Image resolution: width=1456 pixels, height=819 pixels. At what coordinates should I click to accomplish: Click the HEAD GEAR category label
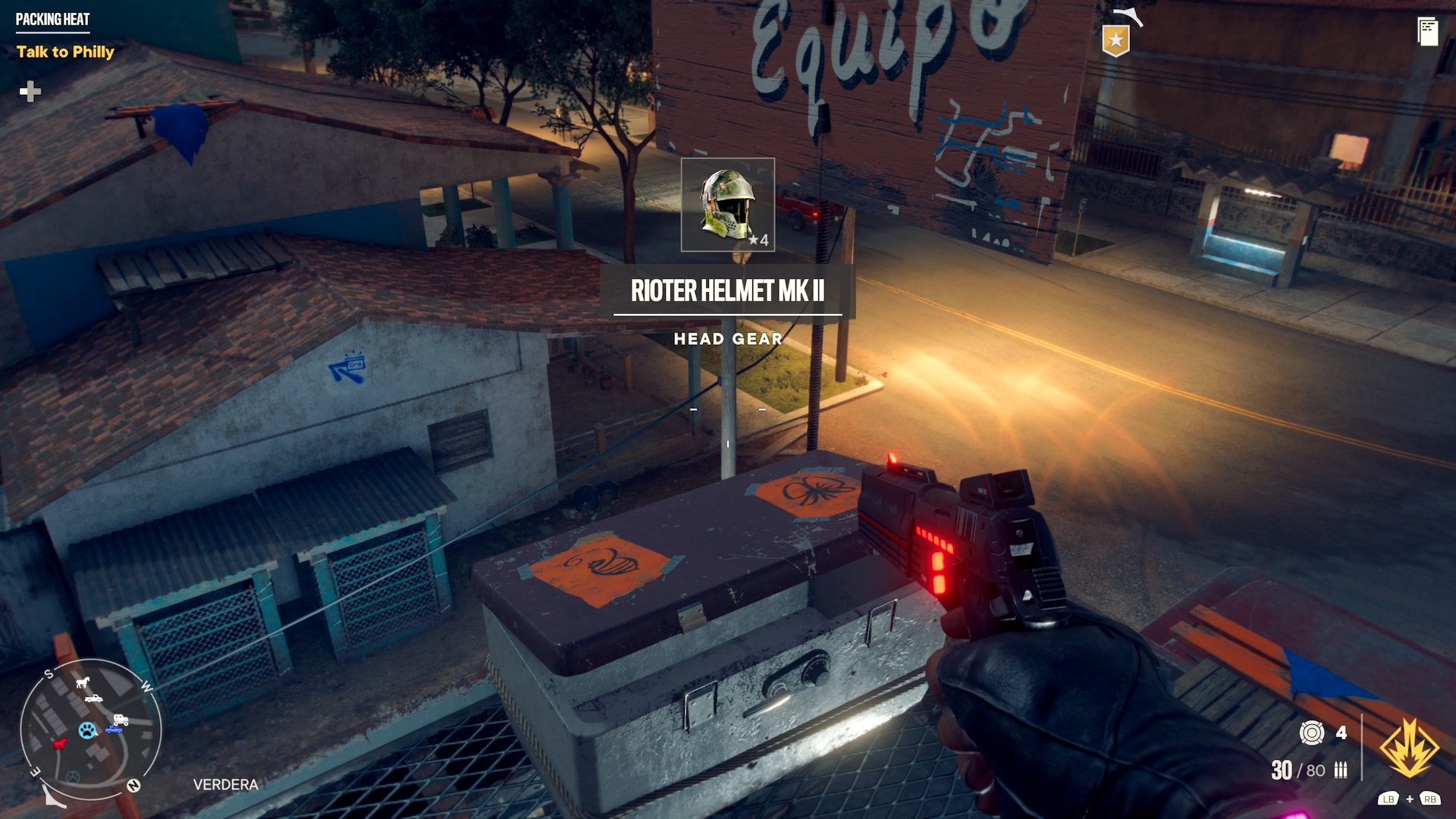click(730, 340)
